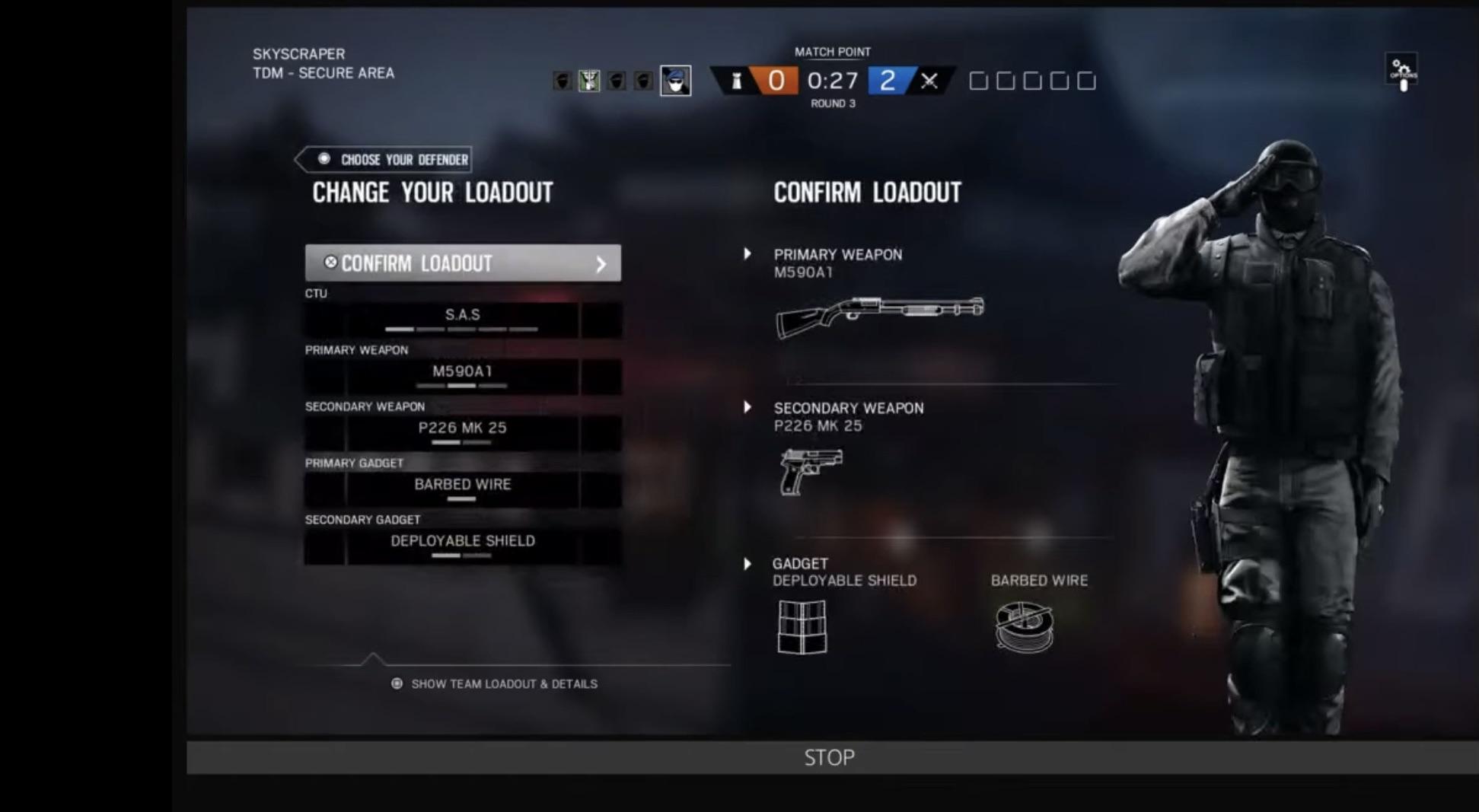Click the crossed swords attacker icon on scoreboard
Screen dimensions: 1479x812
930,81
